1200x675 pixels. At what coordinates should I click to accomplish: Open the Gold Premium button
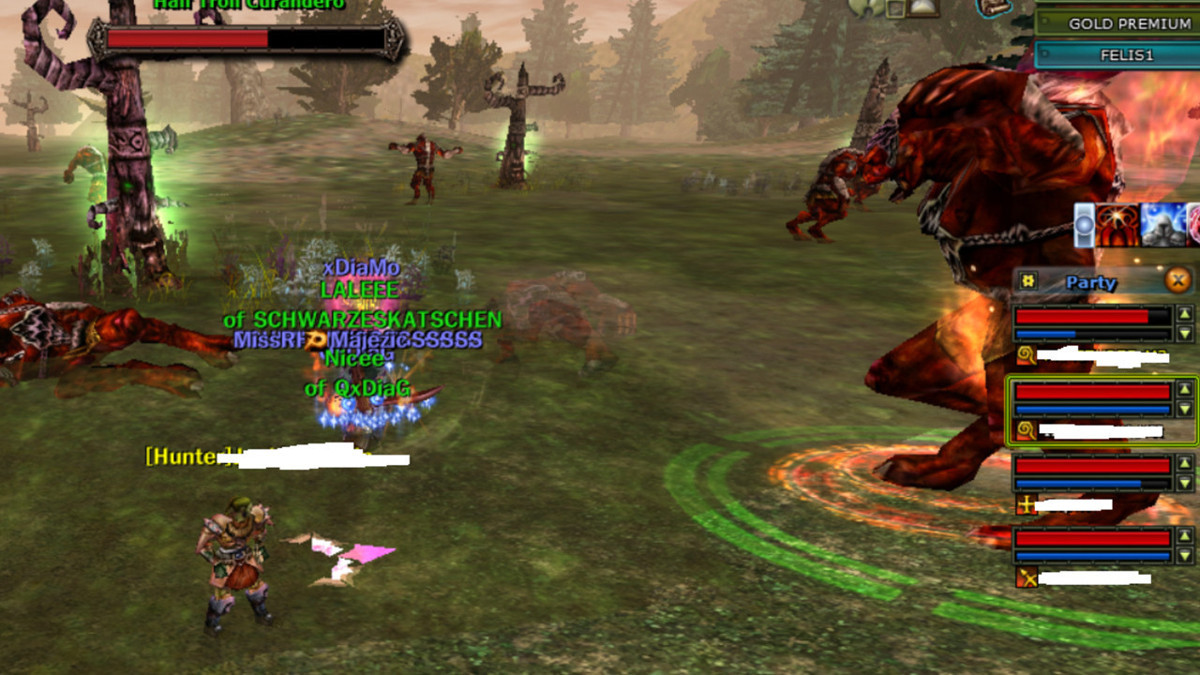coord(1116,22)
